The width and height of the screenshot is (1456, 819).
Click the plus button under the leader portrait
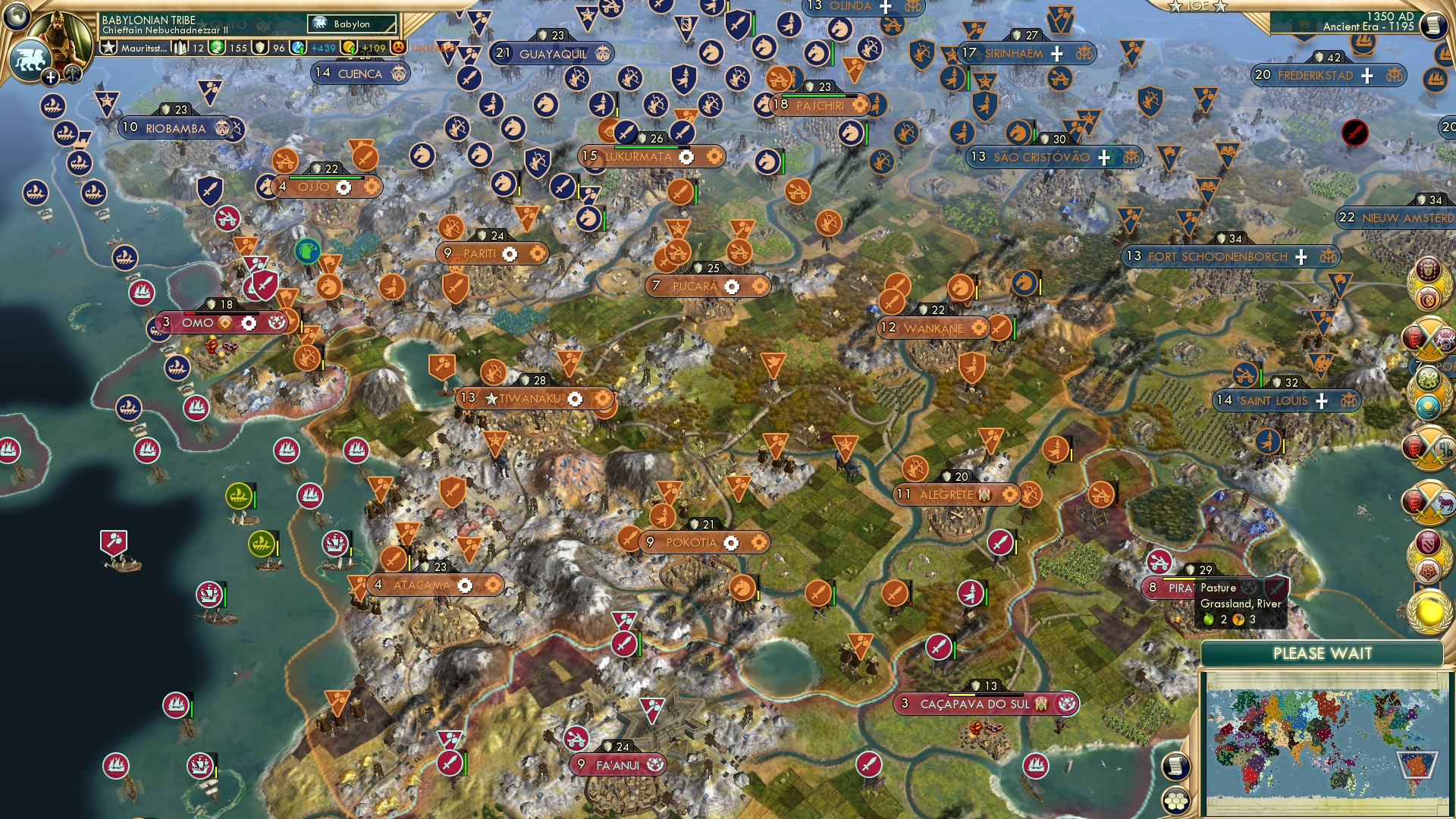[x=50, y=77]
